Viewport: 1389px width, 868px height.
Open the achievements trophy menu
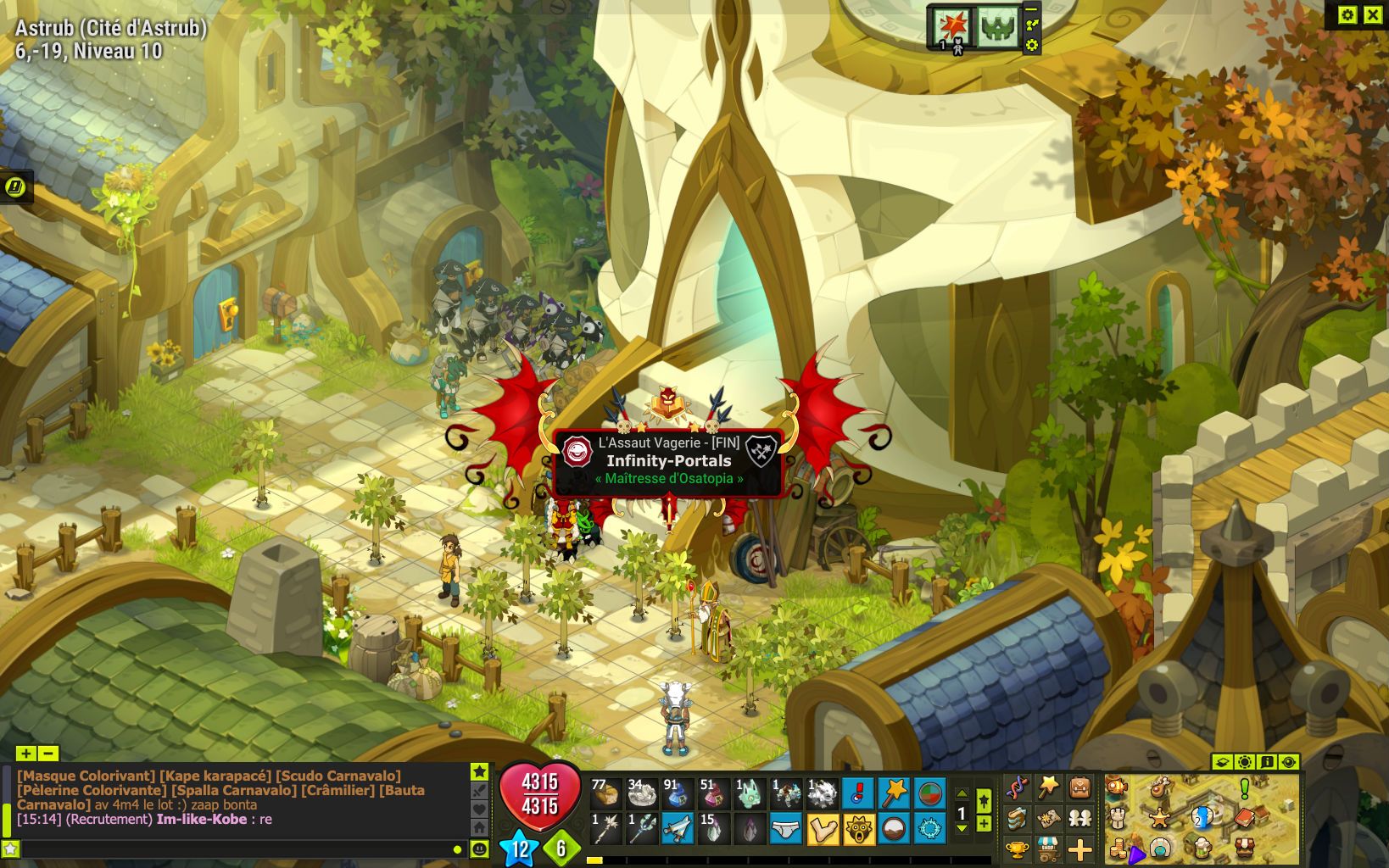[1017, 849]
